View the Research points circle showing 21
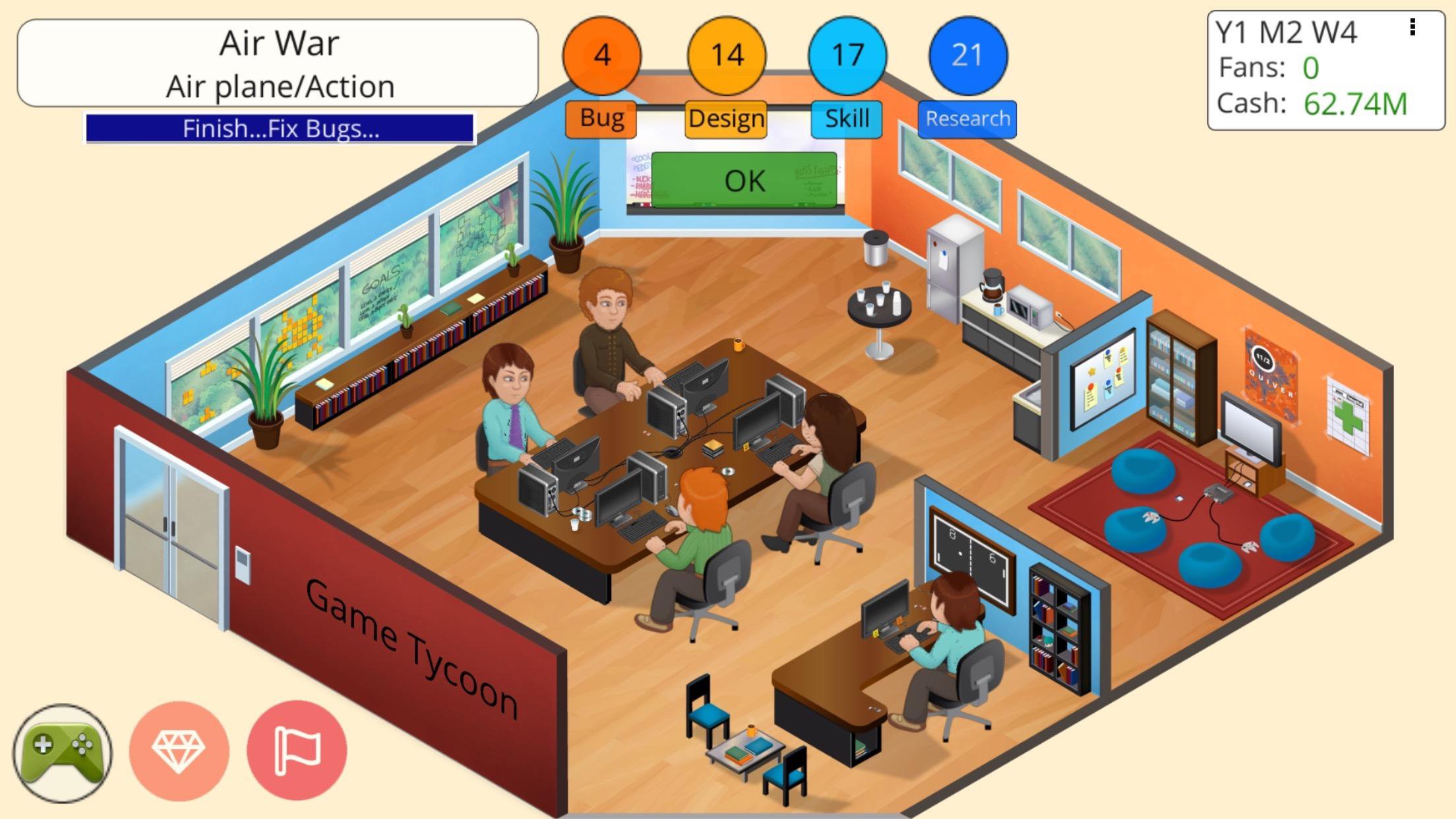Screen dimensions: 1456x819 (967, 56)
